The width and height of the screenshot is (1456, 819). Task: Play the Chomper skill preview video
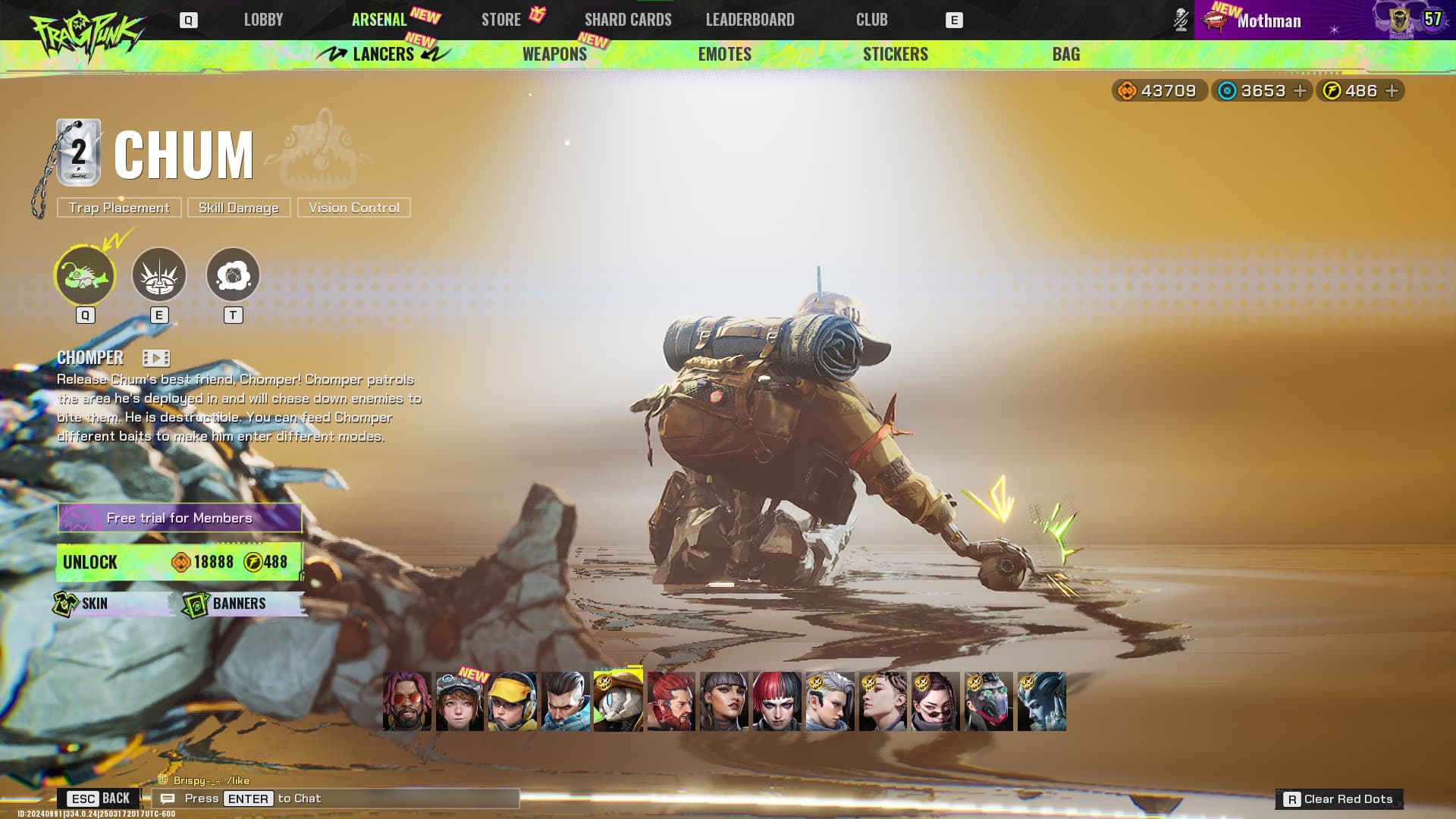(x=156, y=358)
